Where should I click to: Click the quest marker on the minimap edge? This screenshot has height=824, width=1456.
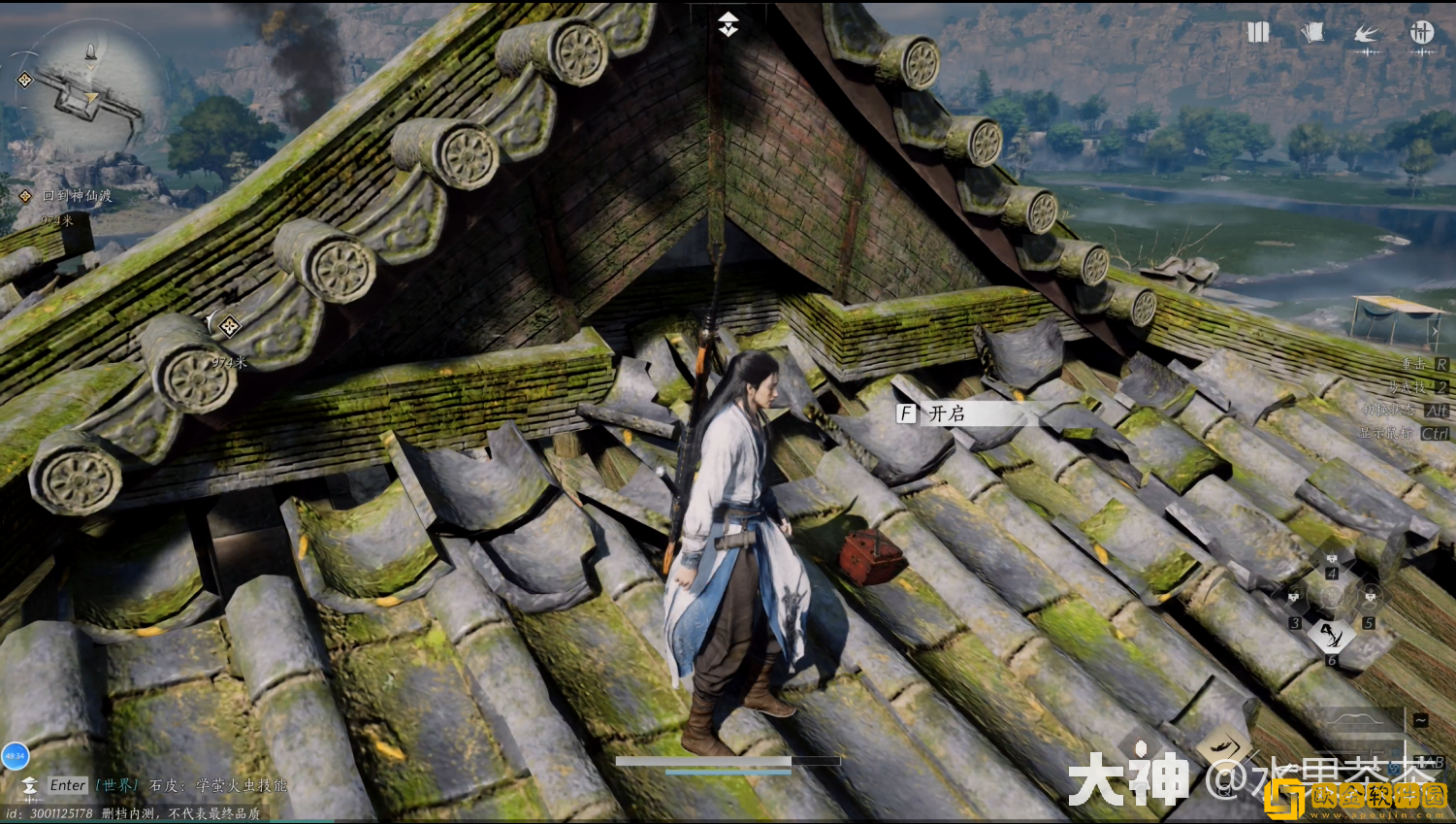tap(25, 81)
